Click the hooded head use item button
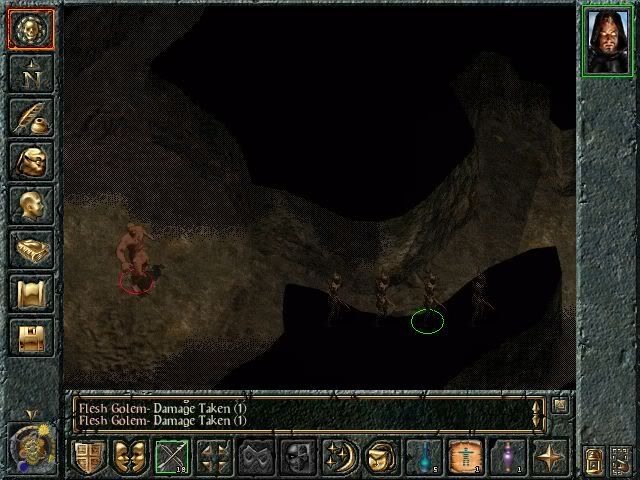This screenshot has height=480, width=640. point(381,457)
